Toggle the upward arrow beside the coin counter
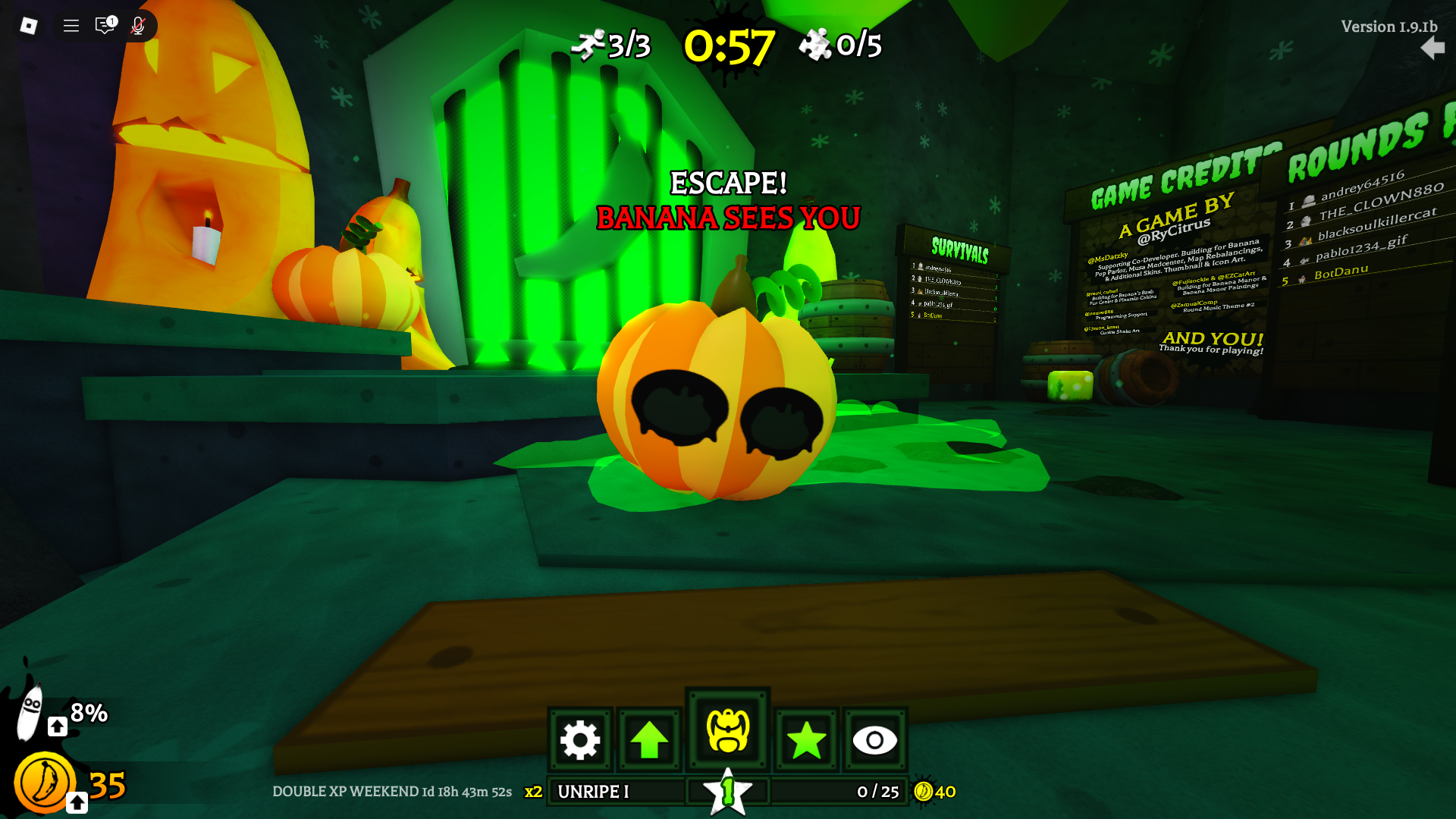Image resolution: width=1456 pixels, height=819 pixels. click(75, 801)
